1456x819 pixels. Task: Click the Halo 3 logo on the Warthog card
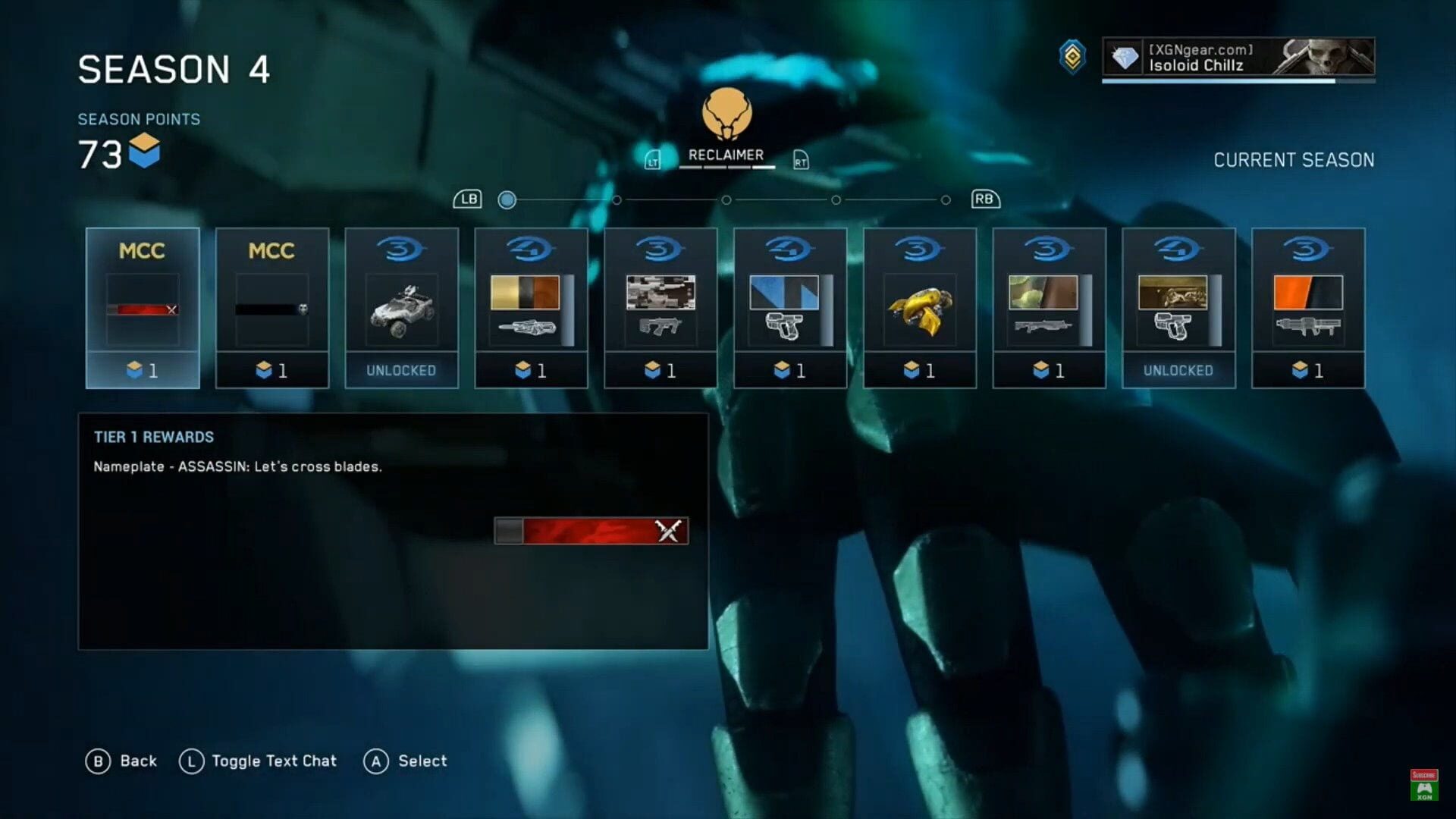[401, 248]
